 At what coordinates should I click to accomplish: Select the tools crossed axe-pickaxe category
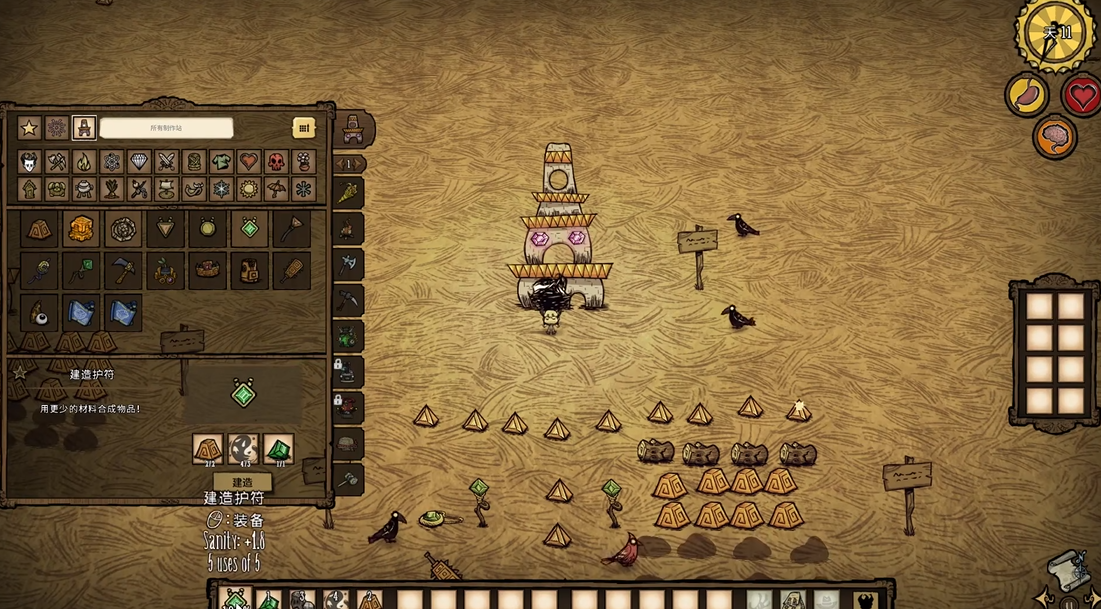pyautogui.click(x=57, y=162)
